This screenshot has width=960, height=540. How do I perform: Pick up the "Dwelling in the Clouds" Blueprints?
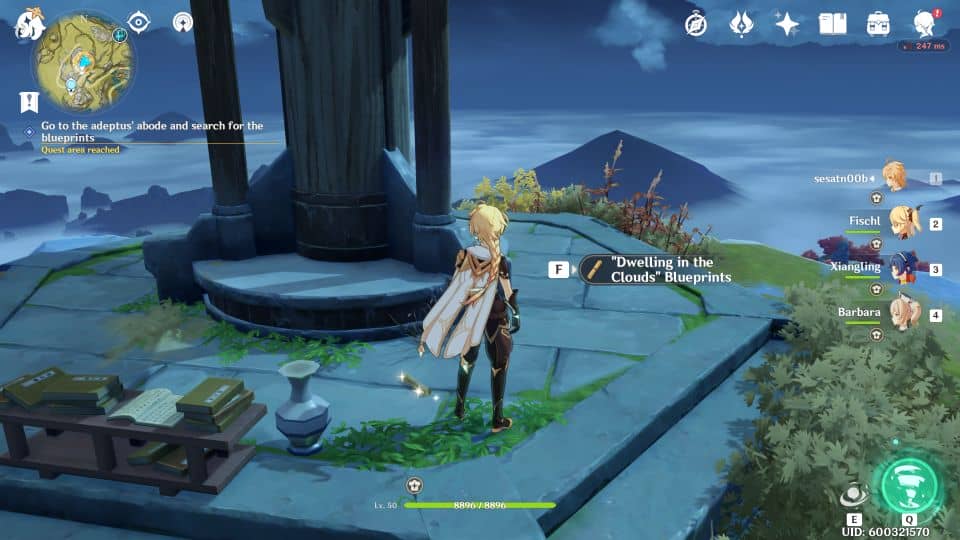coord(656,270)
